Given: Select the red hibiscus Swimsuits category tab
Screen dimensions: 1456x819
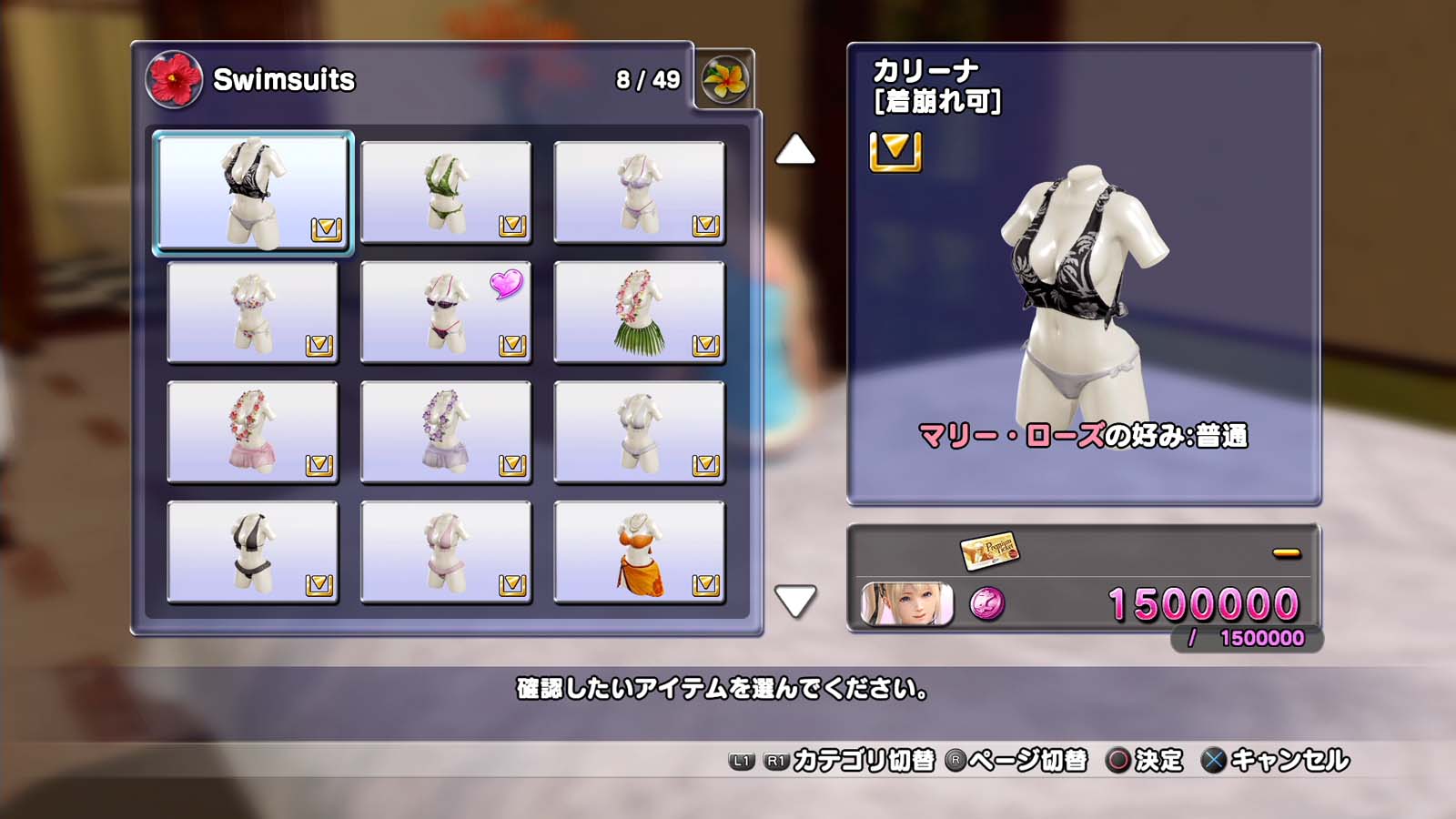Looking at the screenshot, I should pyautogui.click(x=173, y=79).
